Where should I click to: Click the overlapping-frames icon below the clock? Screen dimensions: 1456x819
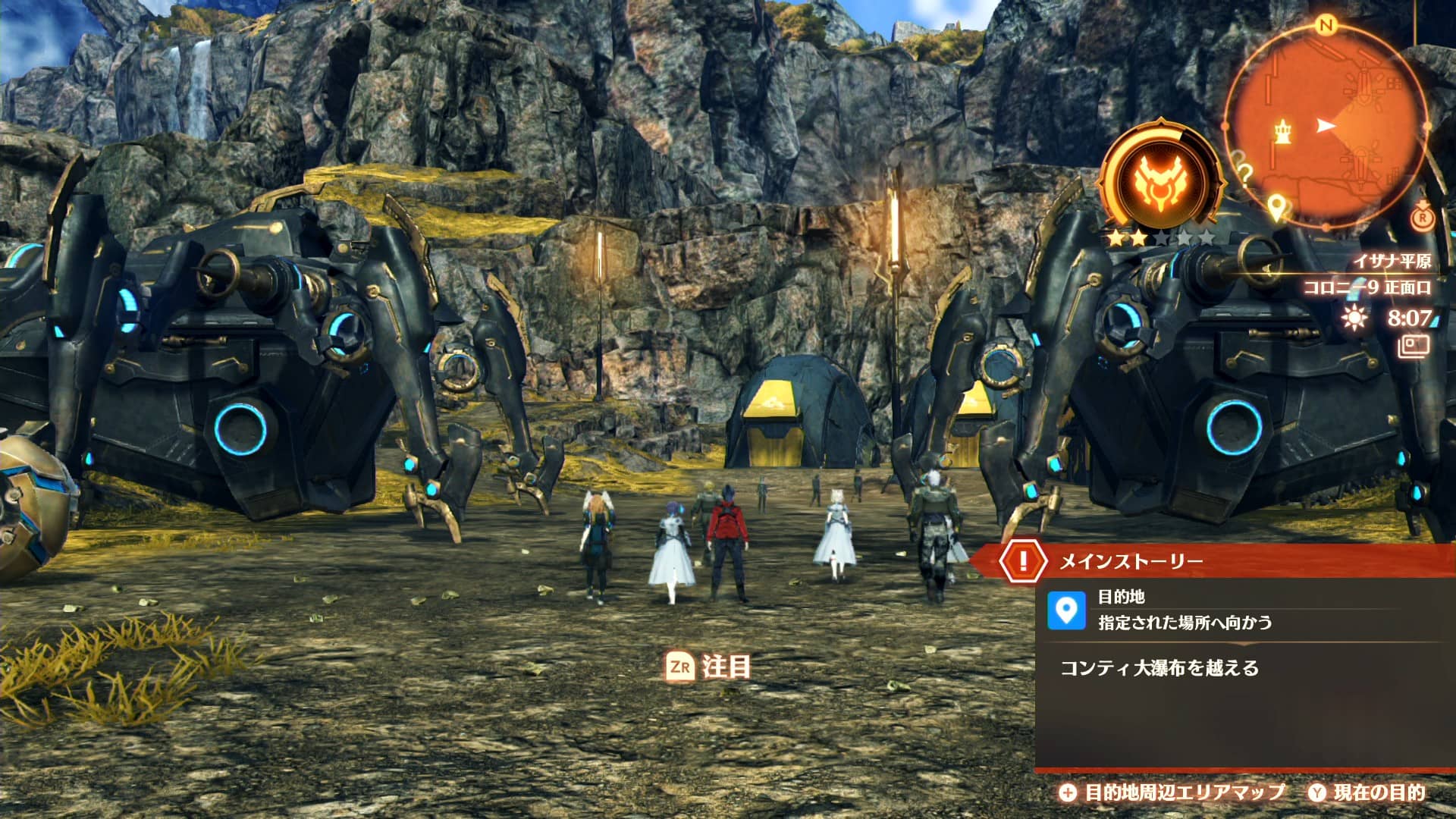[x=1414, y=347]
